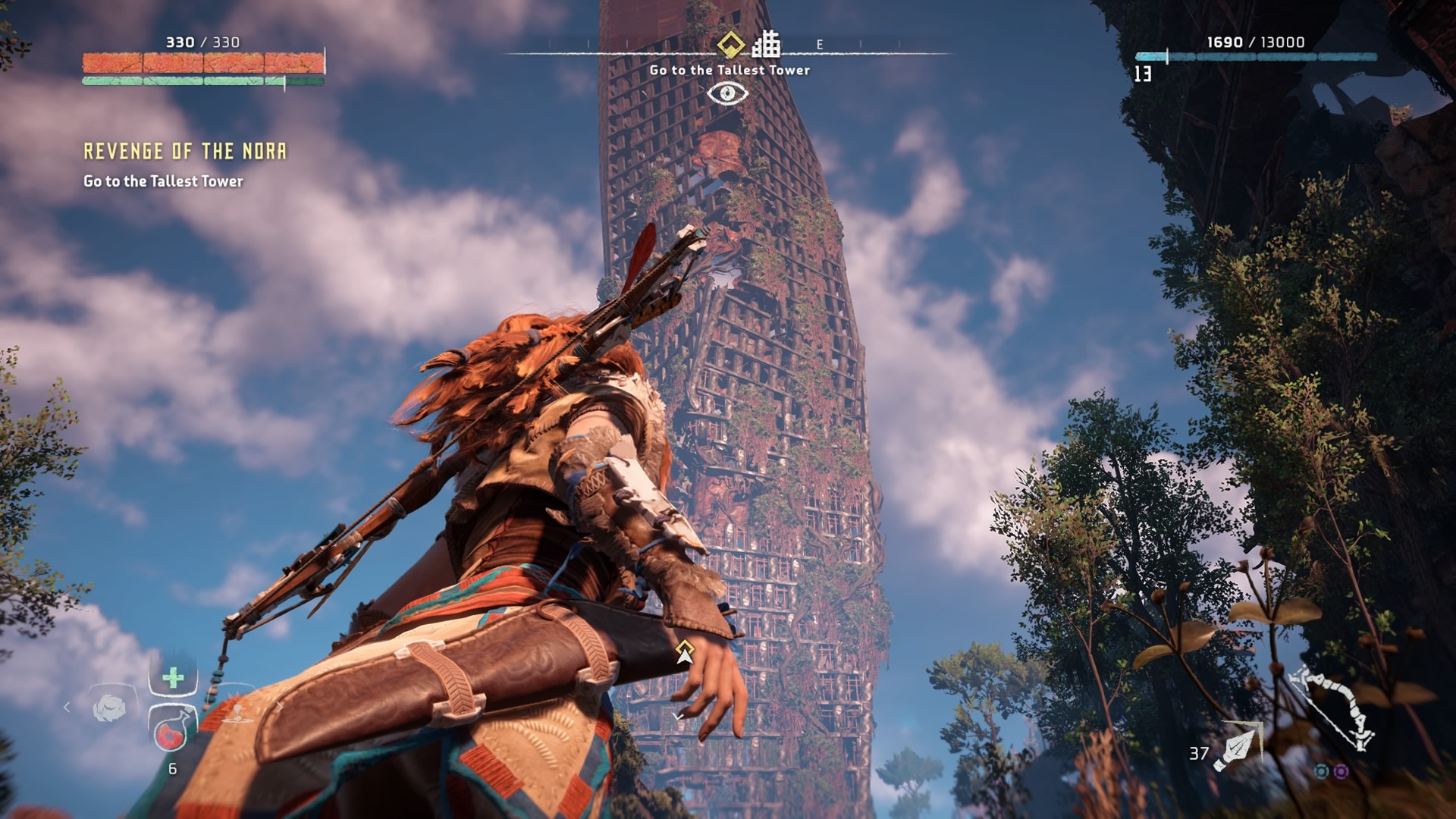This screenshot has width=1456, height=819.
Task: Select the red health potion slot
Action: tap(172, 731)
